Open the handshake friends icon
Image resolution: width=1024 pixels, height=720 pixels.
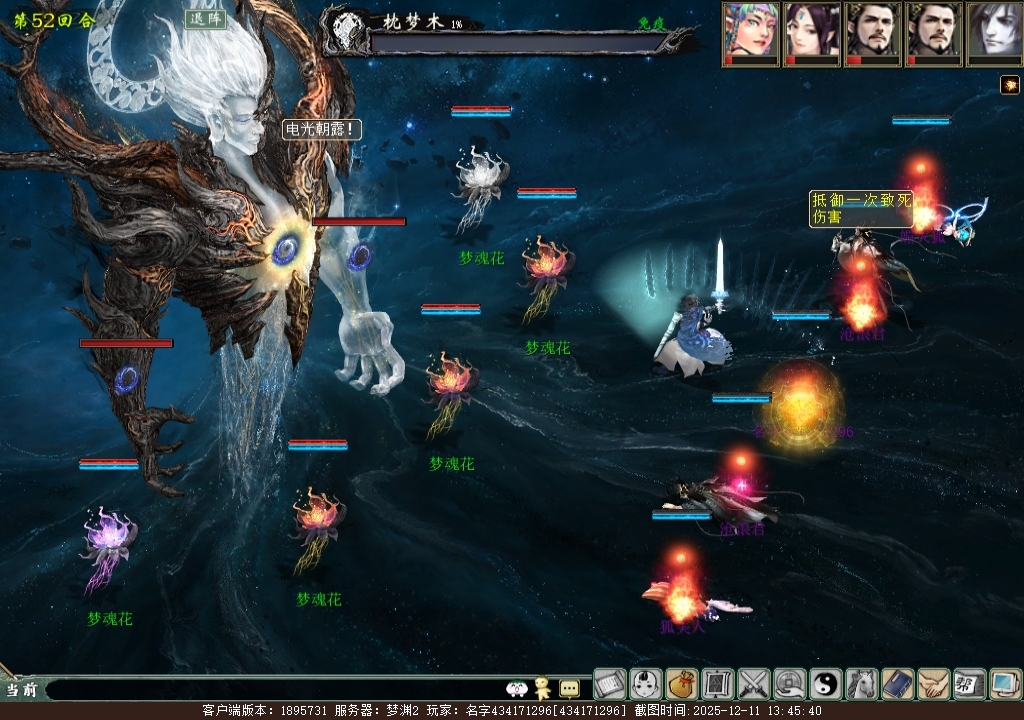point(934,684)
